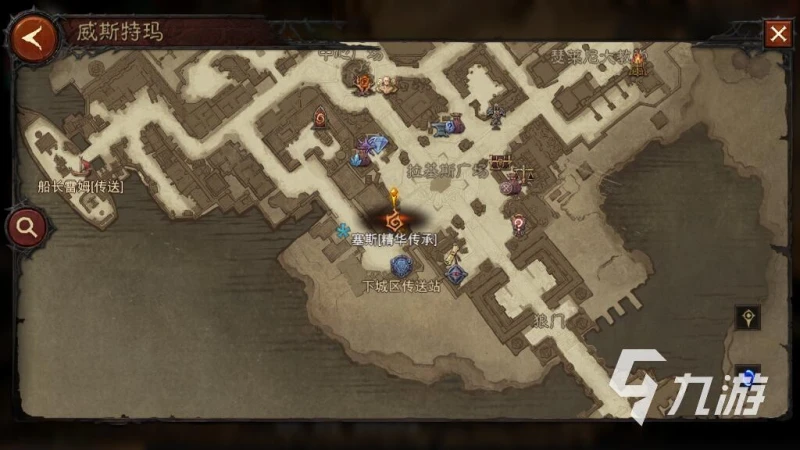The width and height of the screenshot is (800, 450).
Task: Choose the question-mark pouch map marker
Action: click(519, 224)
